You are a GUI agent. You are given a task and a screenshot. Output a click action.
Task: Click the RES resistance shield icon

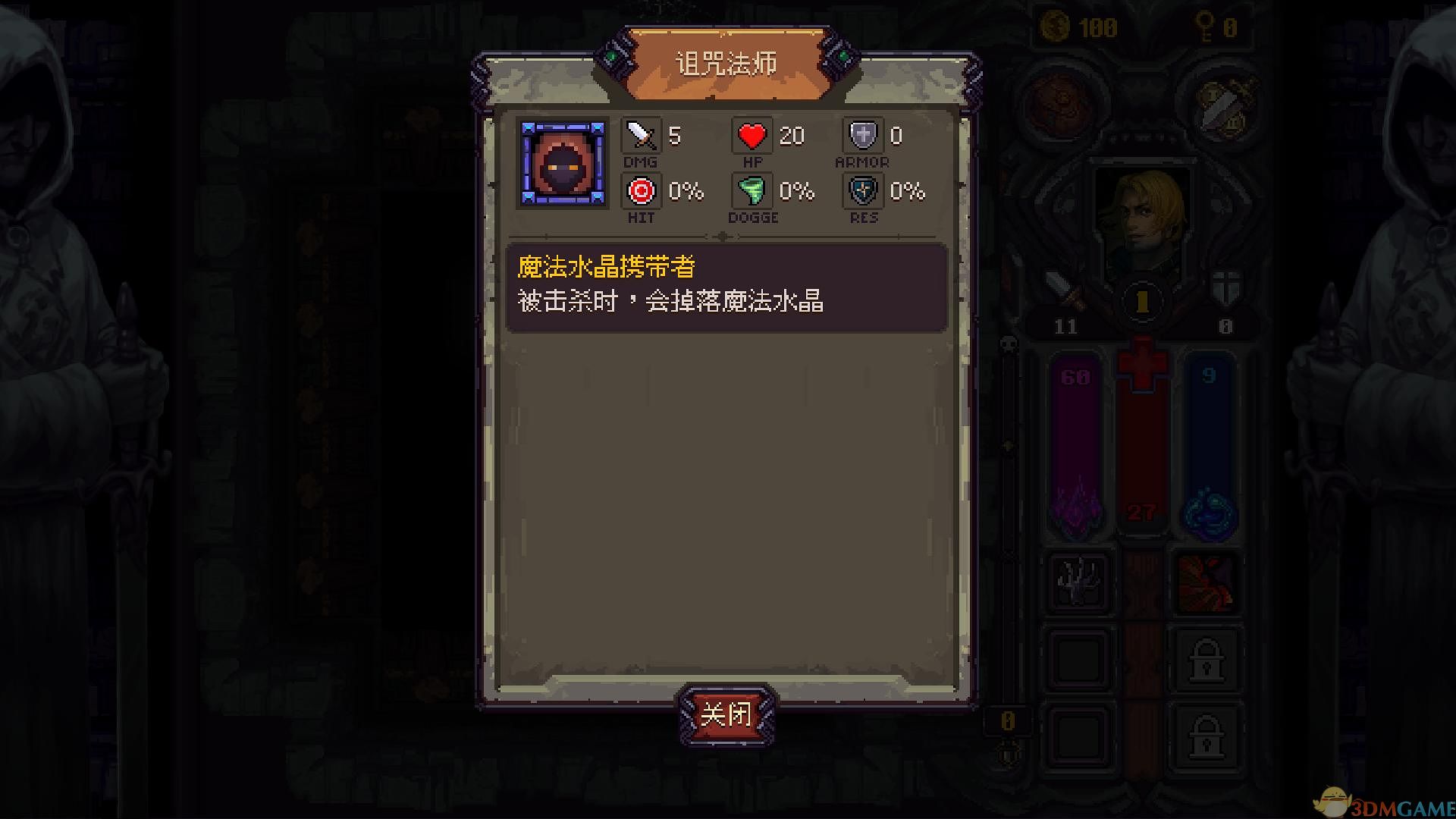pyautogui.click(x=863, y=191)
